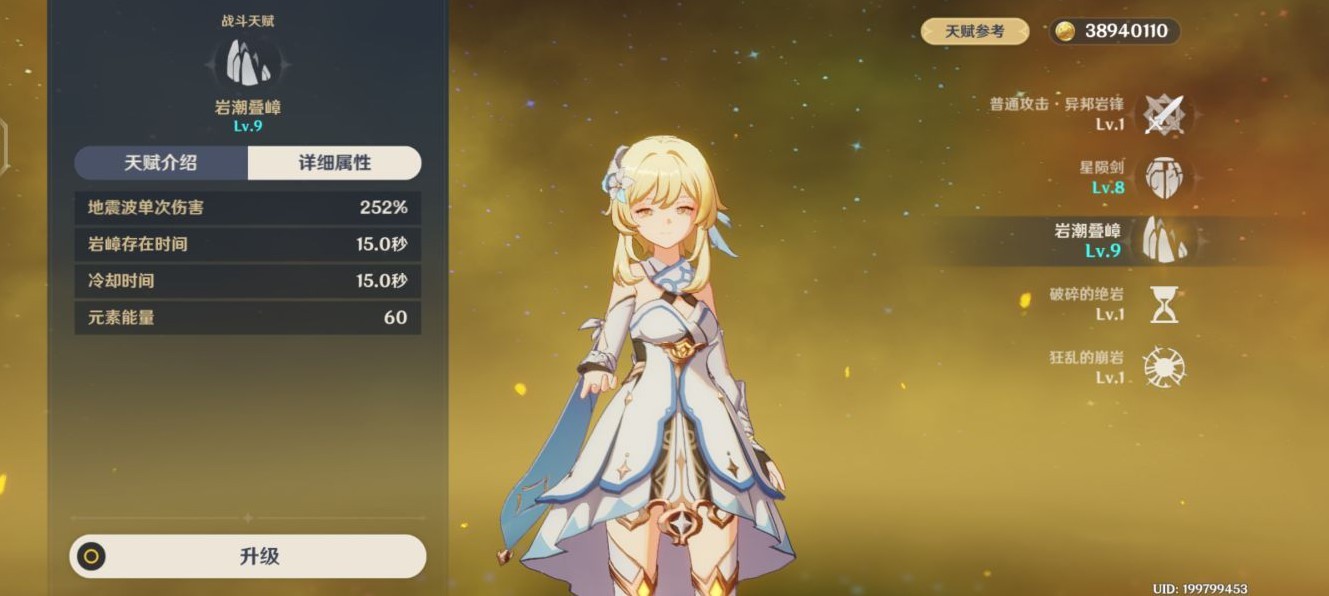1329x596 pixels.
Task: Select the 岩潮叠嶂 talent in list
Action: [x=1163, y=240]
